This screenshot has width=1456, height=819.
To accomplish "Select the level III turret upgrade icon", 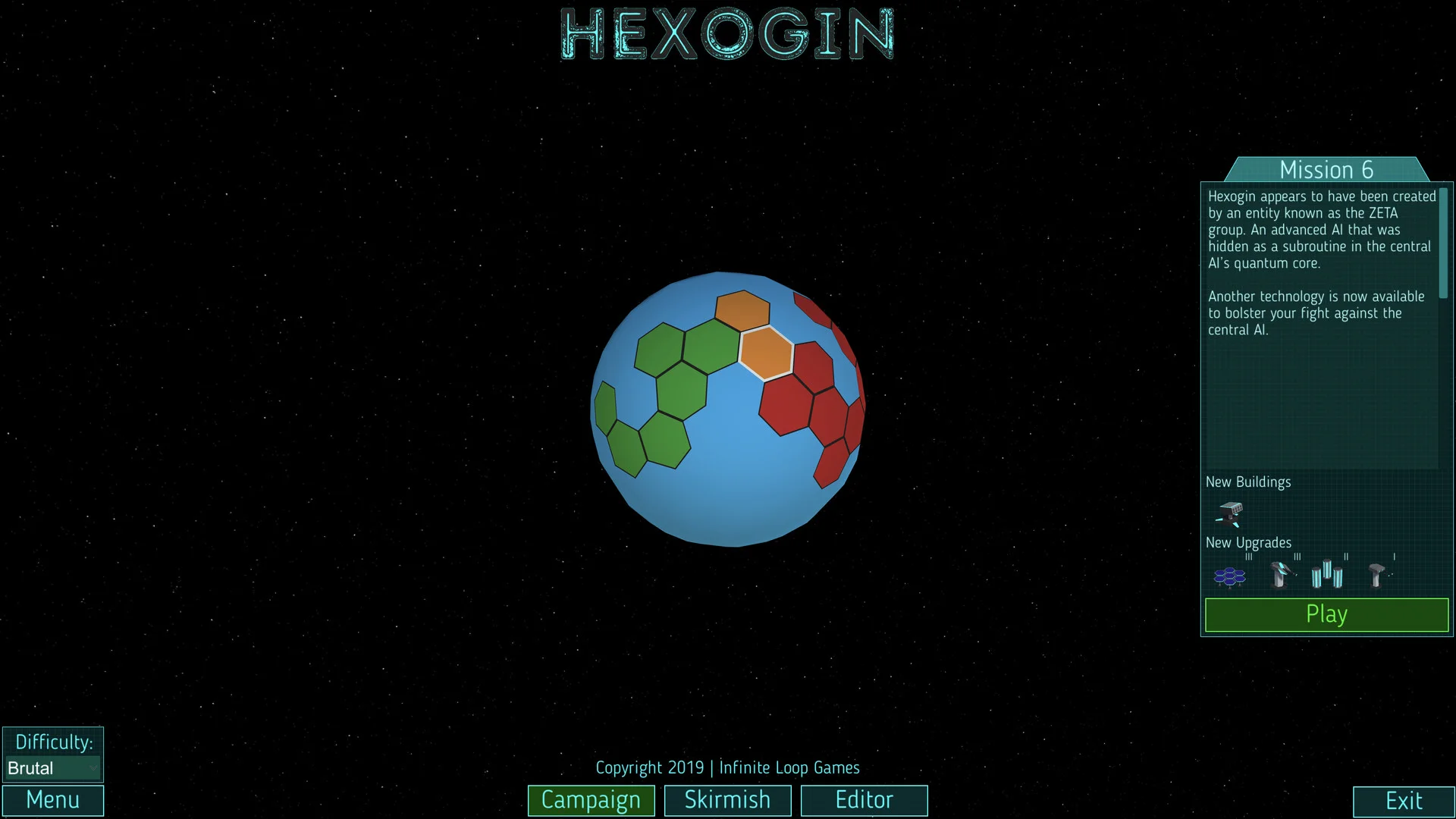I will pyautogui.click(x=1282, y=574).
